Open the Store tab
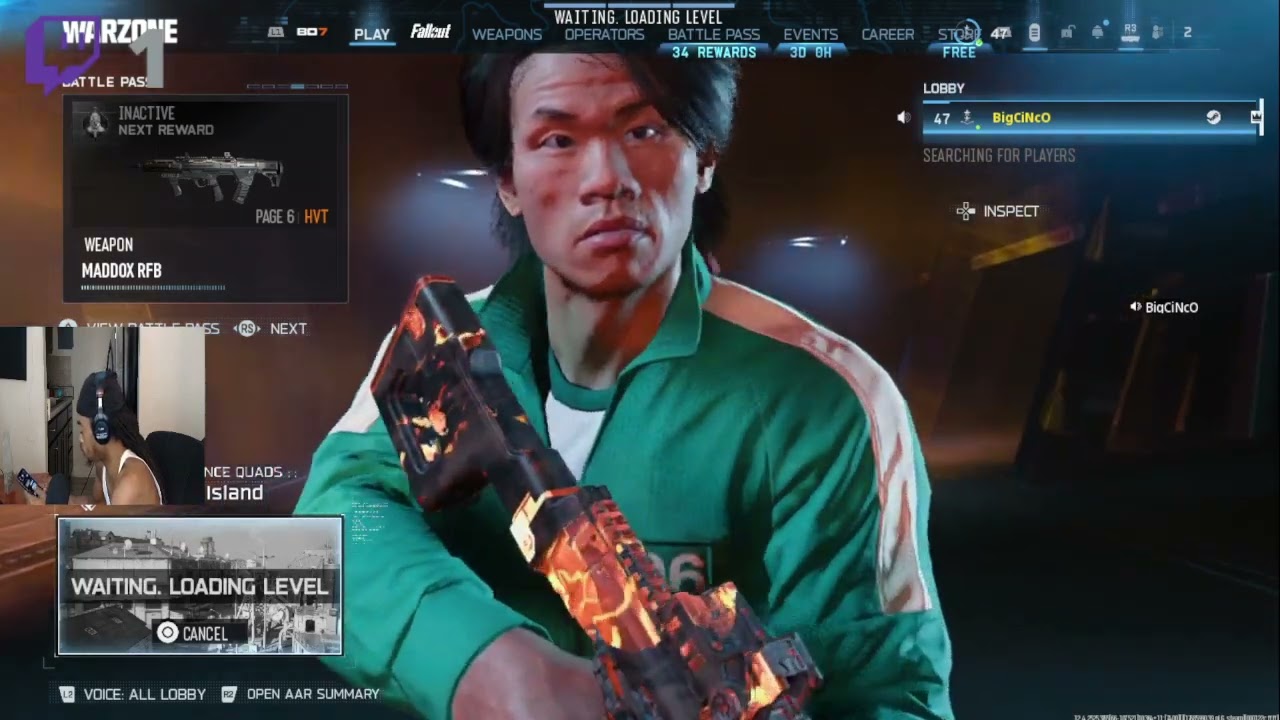Image resolution: width=1280 pixels, height=720 pixels. click(958, 34)
